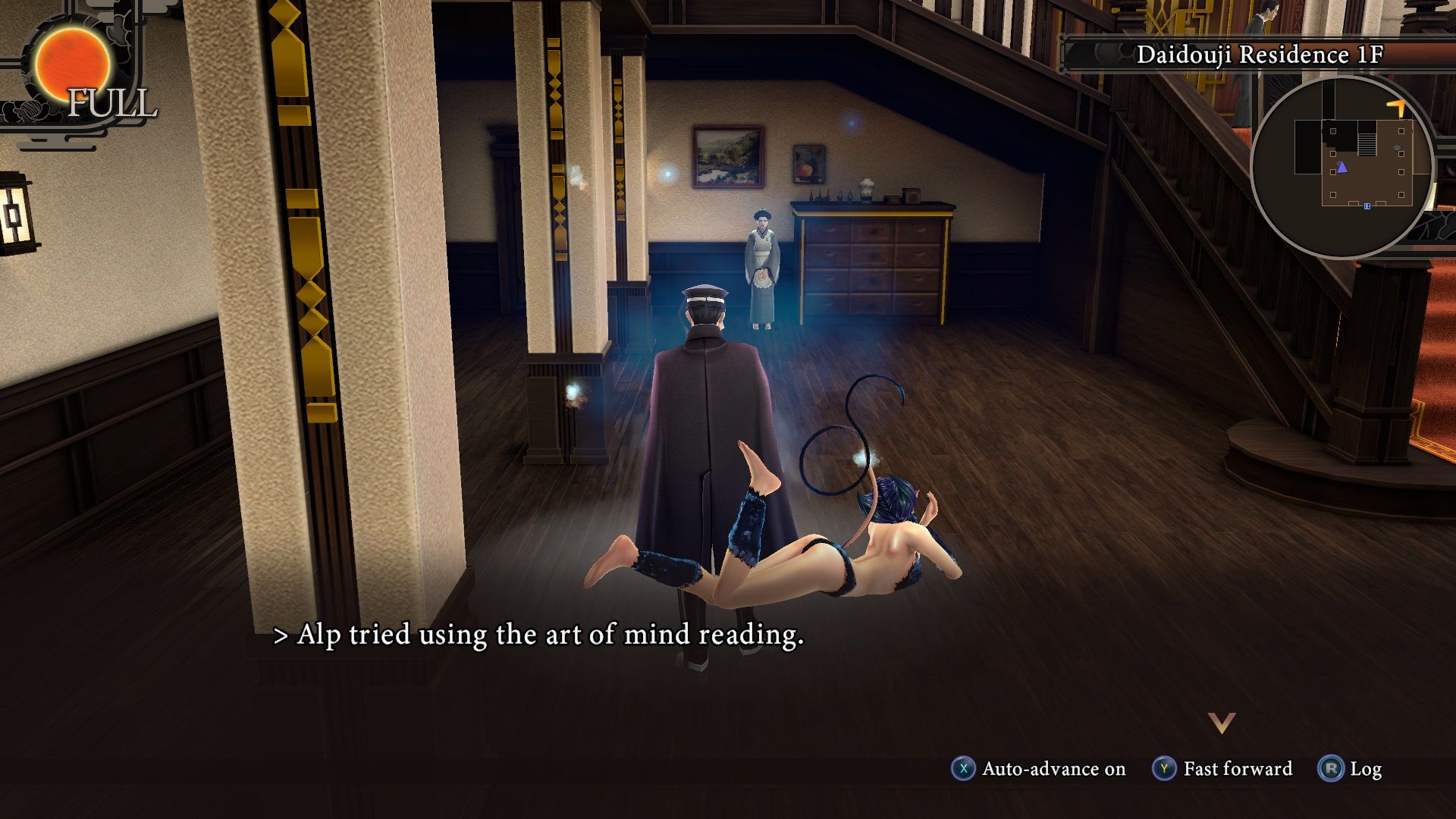Image resolution: width=1456 pixels, height=819 pixels.
Task: Toggle Auto-advance on
Action: [1039, 769]
